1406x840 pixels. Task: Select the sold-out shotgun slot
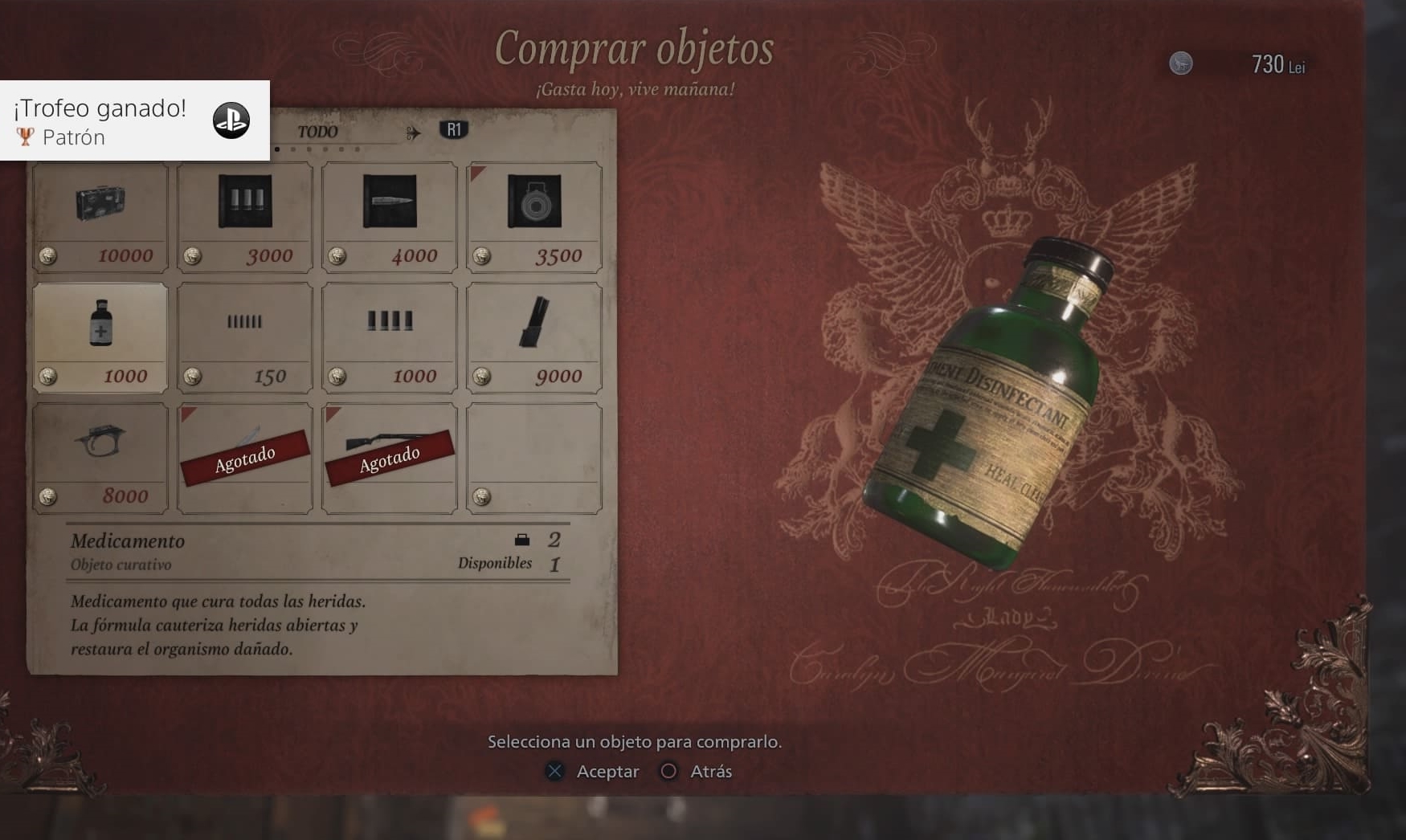[390, 458]
